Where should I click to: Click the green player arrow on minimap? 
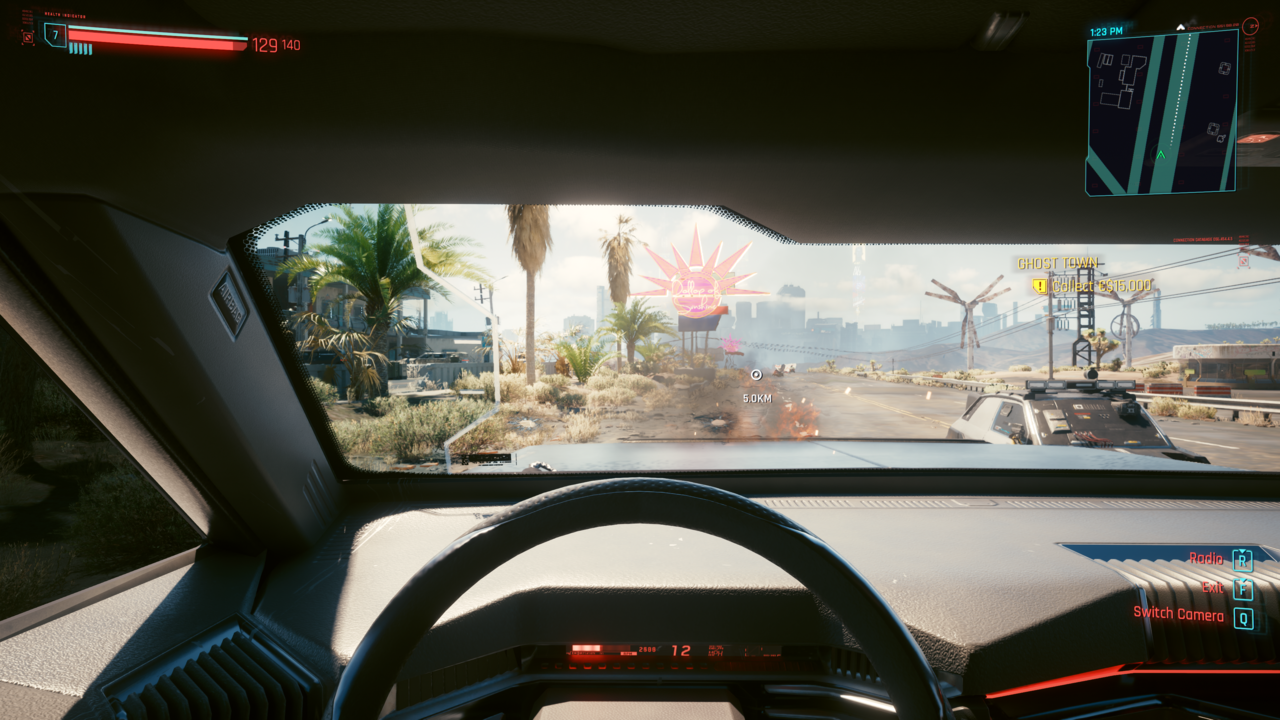[x=1160, y=155]
